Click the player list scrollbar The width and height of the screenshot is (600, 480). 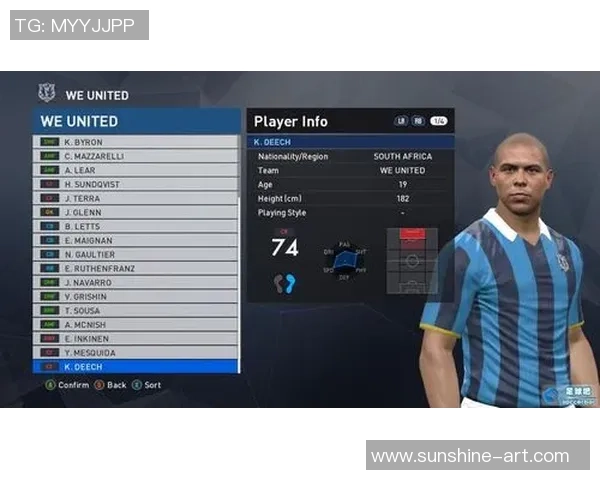click(x=239, y=250)
